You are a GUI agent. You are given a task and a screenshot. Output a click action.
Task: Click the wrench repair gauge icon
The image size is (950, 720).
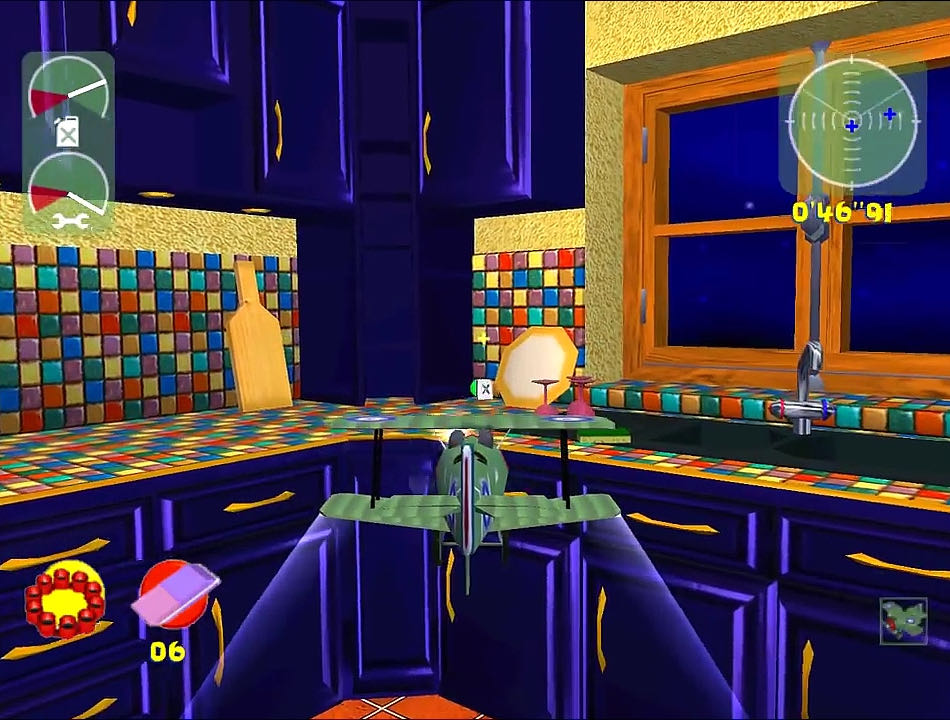coord(70,221)
